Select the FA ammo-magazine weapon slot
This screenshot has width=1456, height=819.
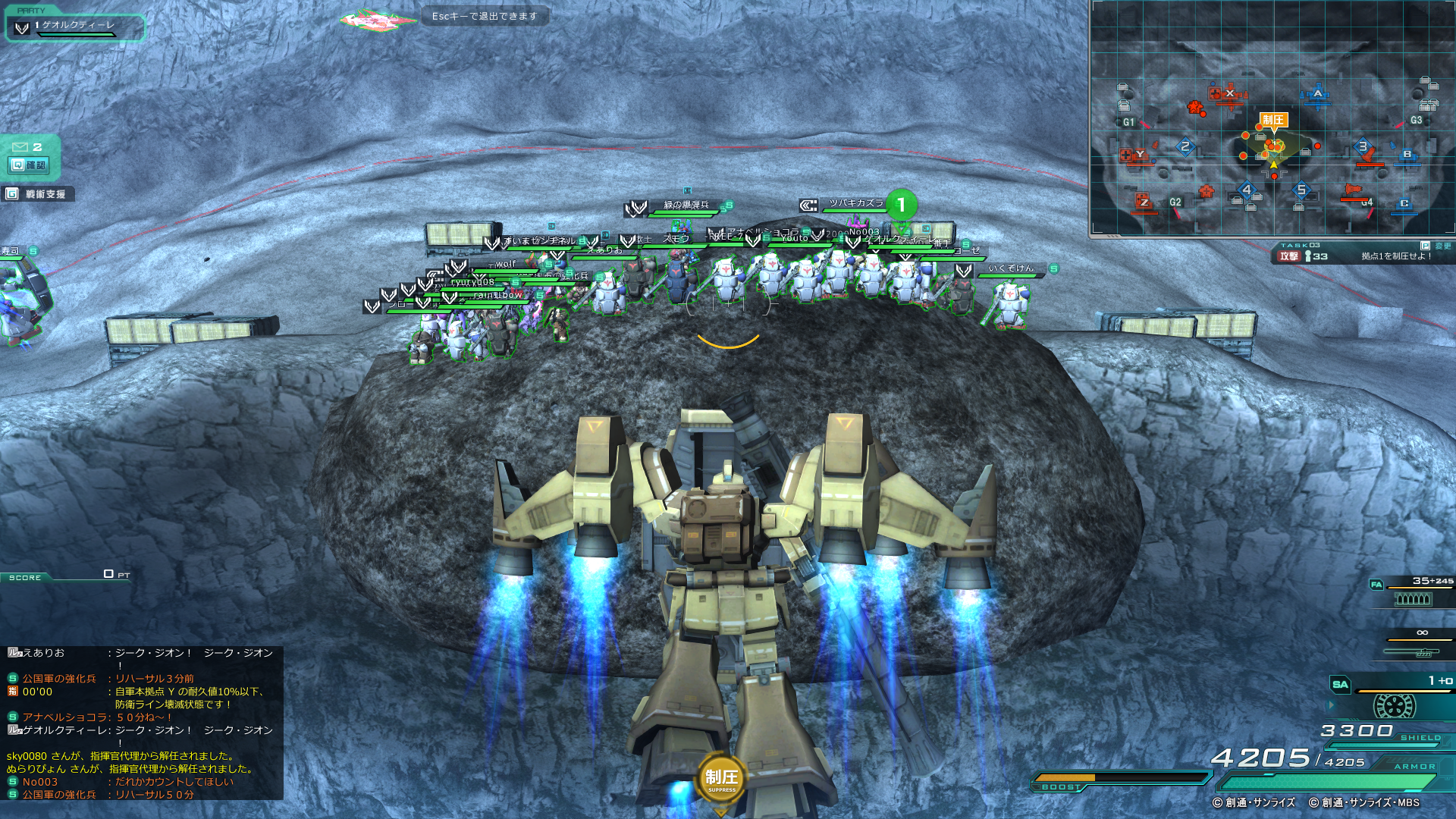(x=1412, y=598)
